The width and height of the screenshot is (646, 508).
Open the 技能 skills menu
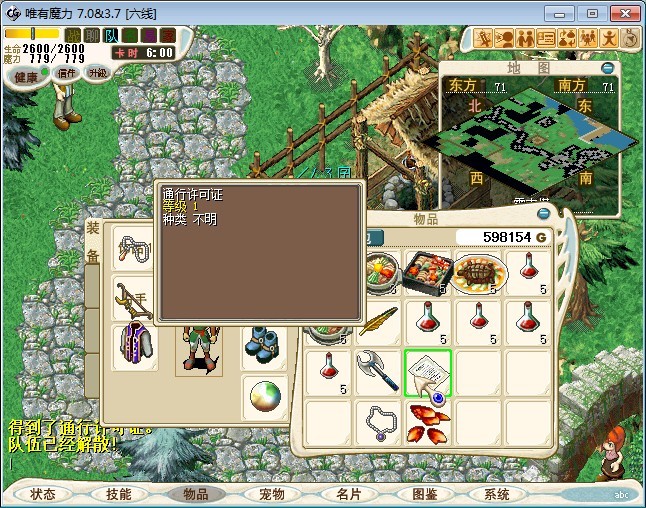point(119,494)
